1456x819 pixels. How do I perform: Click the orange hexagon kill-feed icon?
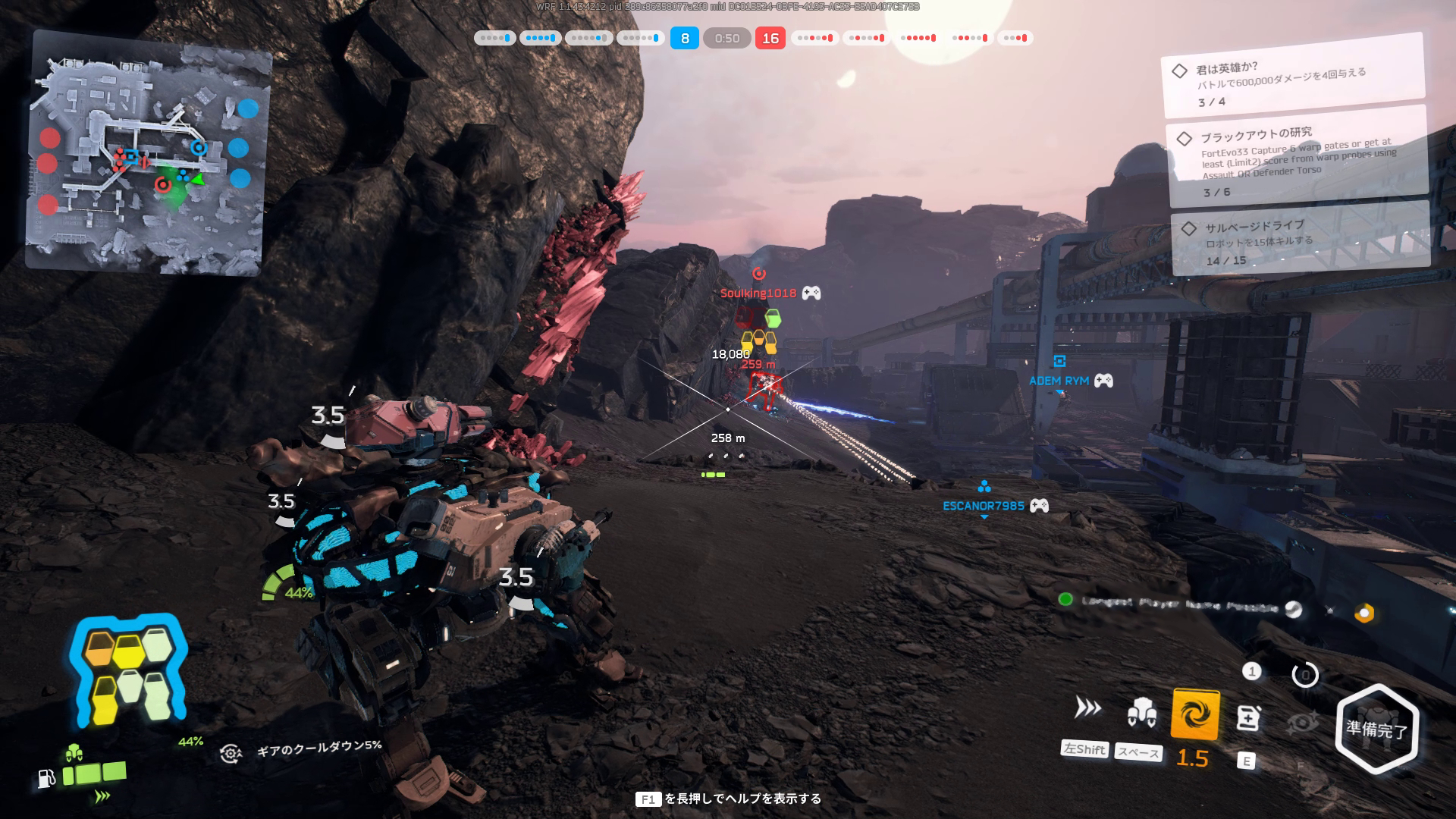click(x=1364, y=613)
